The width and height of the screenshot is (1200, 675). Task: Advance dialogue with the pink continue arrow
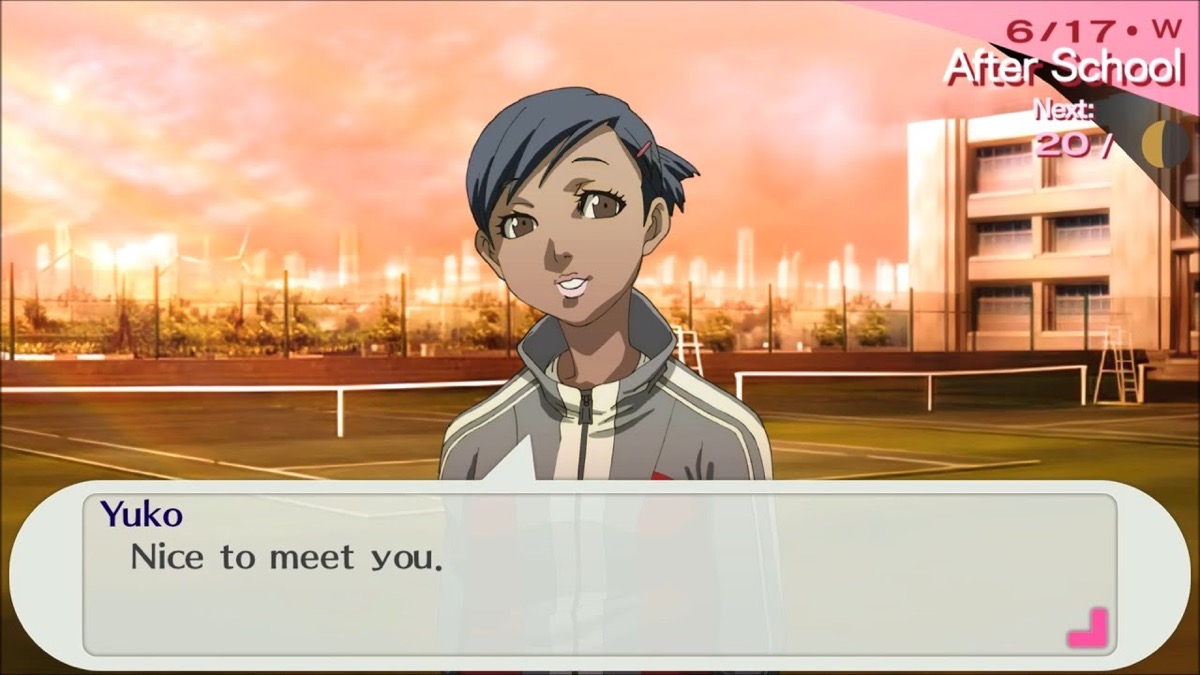point(1087,628)
